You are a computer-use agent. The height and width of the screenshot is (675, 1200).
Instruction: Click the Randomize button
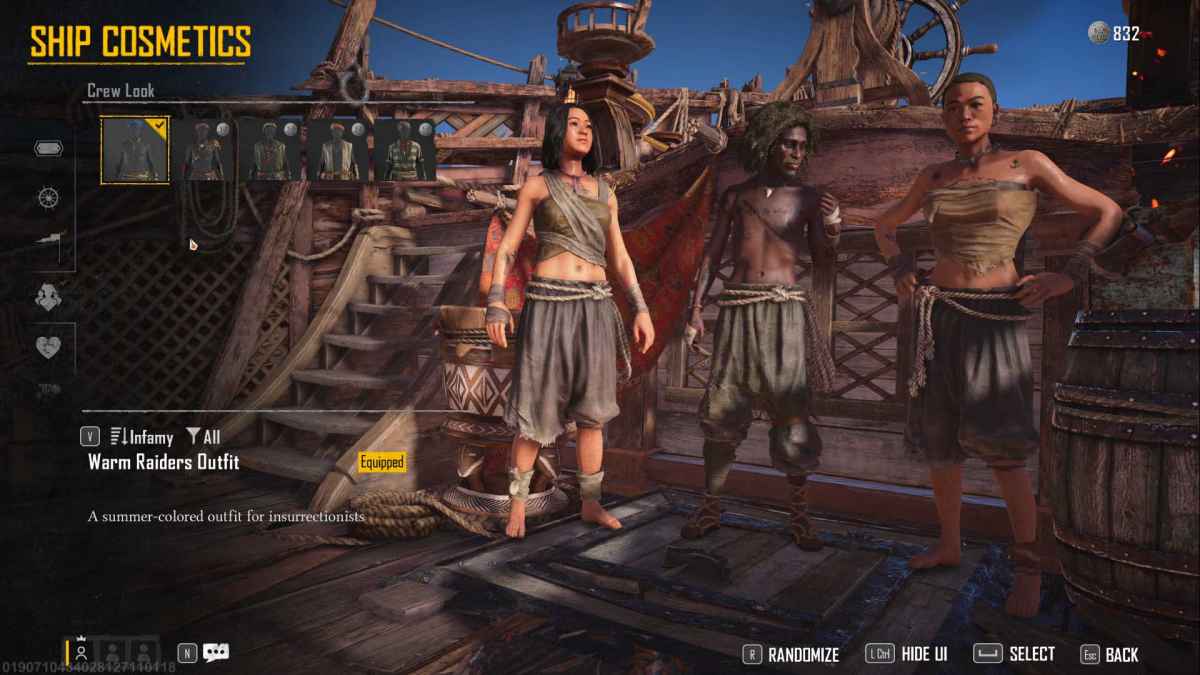point(791,655)
